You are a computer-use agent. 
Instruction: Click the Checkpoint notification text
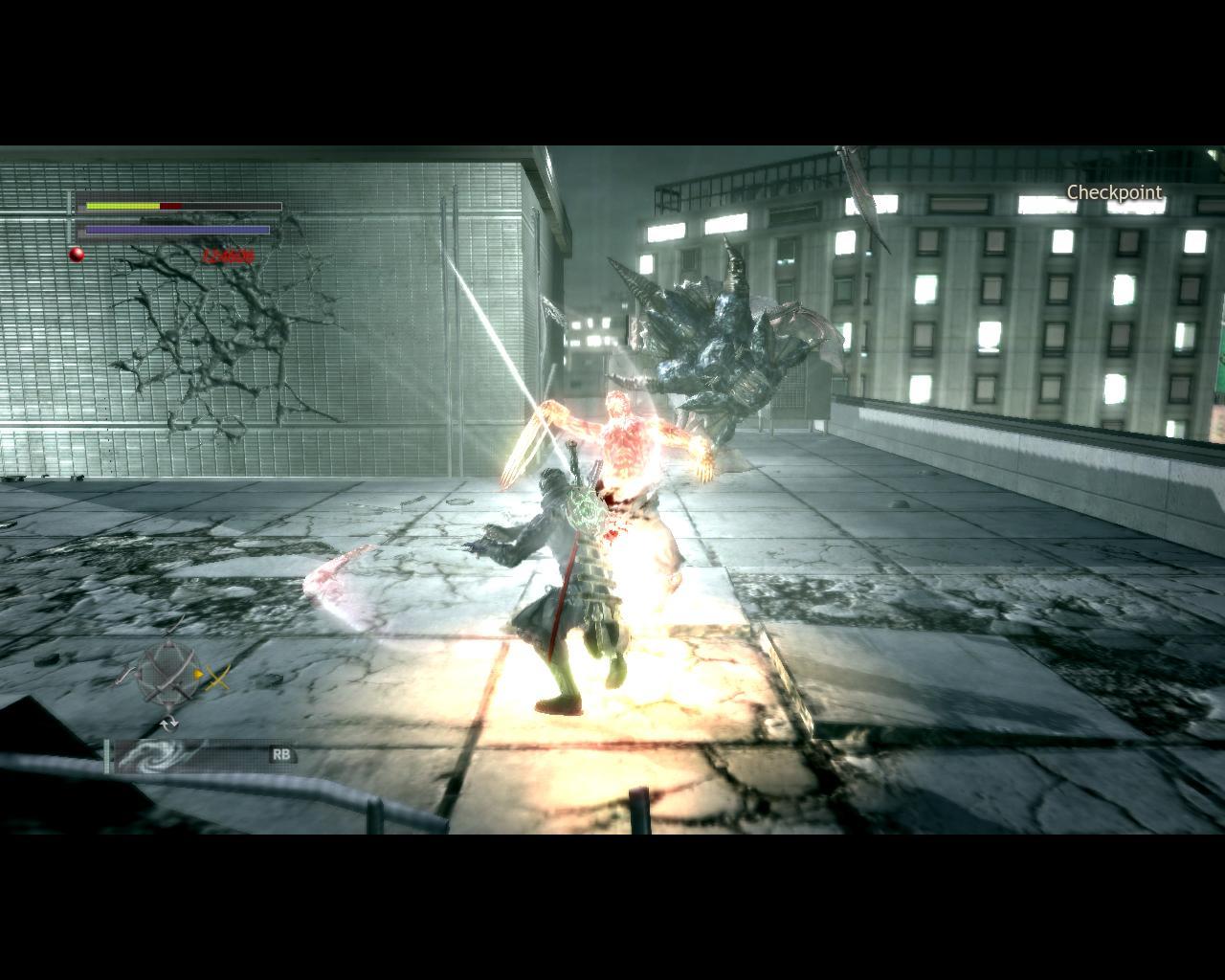pyautogui.click(x=1113, y=192)
